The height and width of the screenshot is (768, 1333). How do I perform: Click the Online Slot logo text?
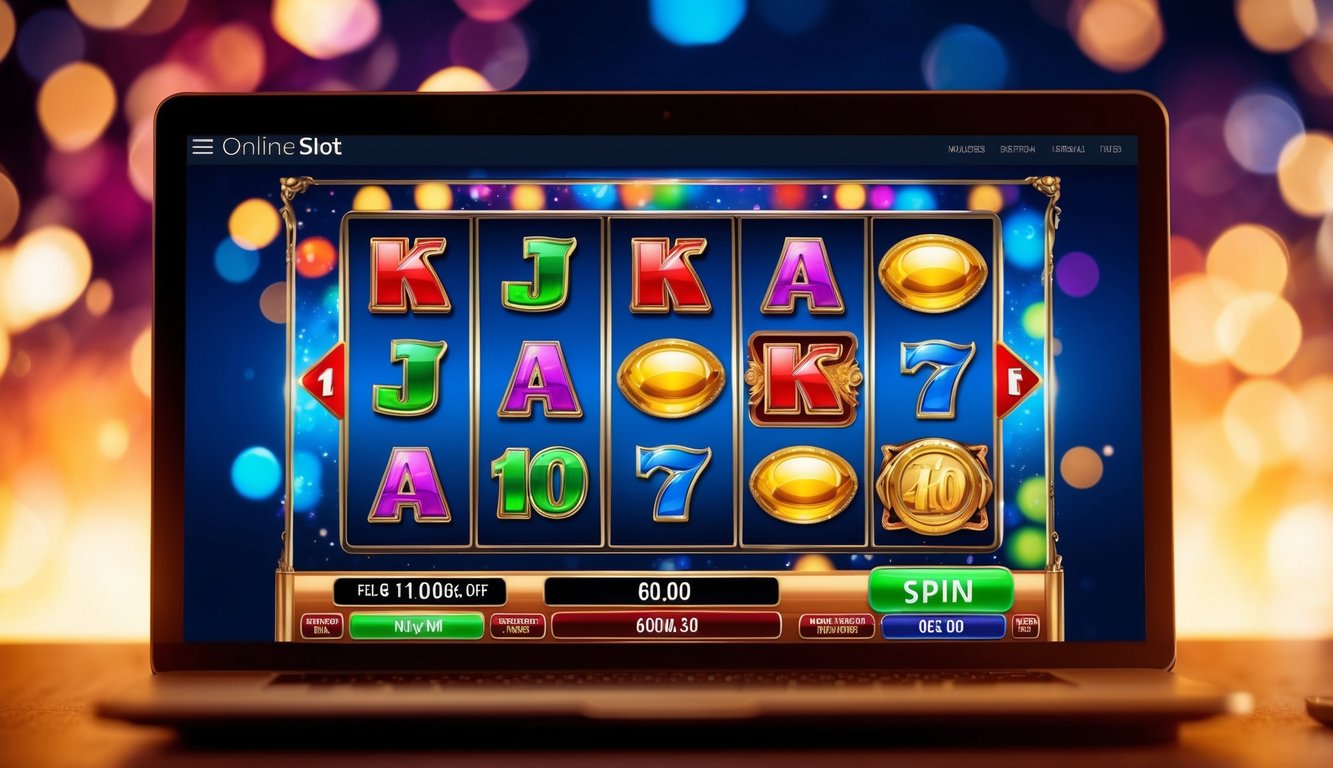click(x=282, y=147)
